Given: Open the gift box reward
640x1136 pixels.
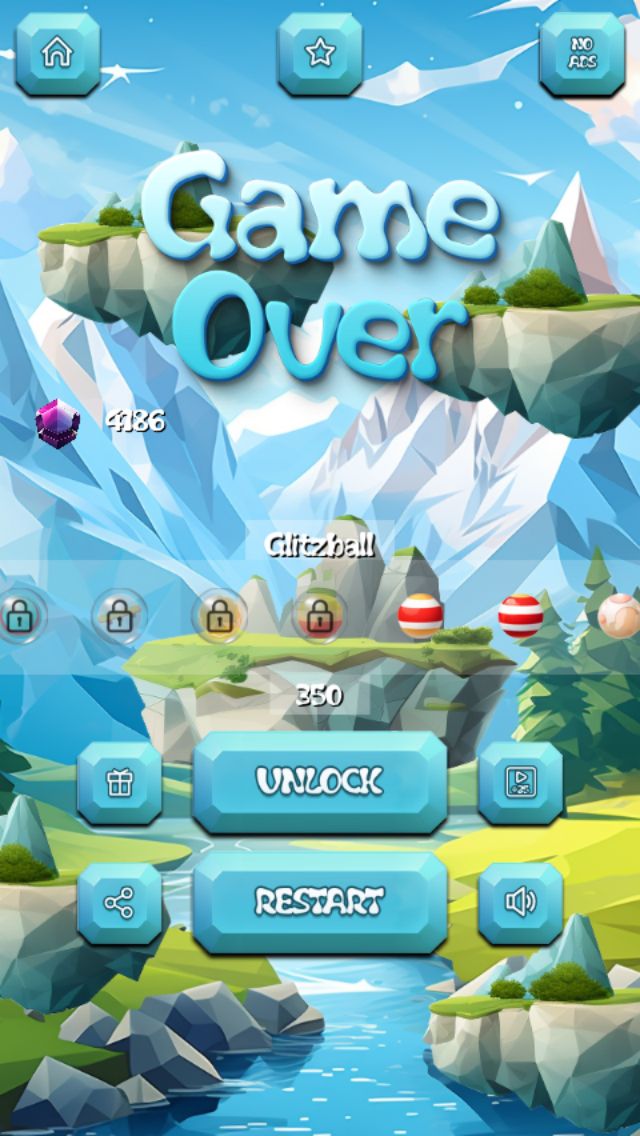Looking at the screenshot, I should (x=120, y=783).
